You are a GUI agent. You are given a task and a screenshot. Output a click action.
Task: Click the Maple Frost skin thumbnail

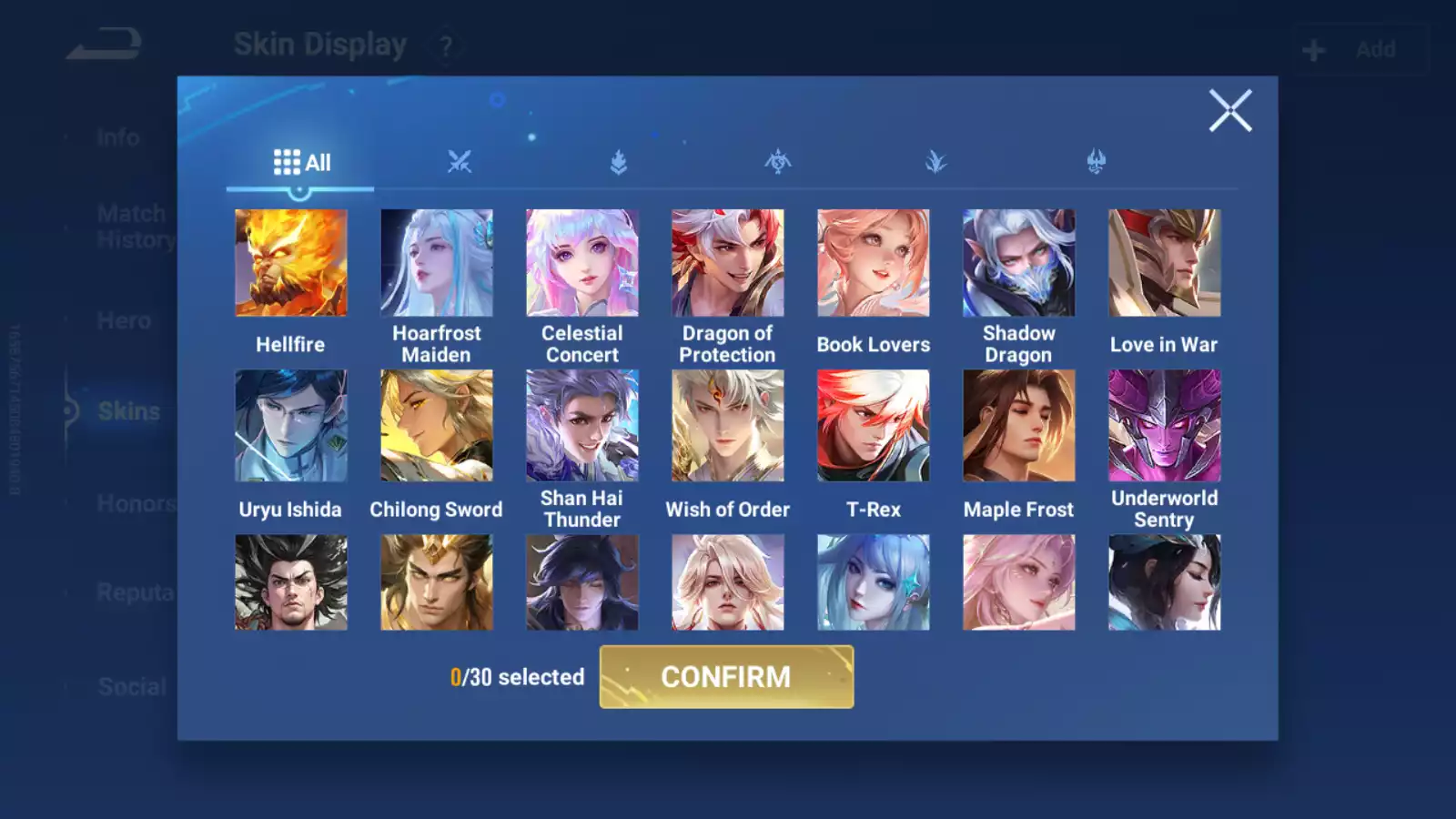[x=1018, y=425]
